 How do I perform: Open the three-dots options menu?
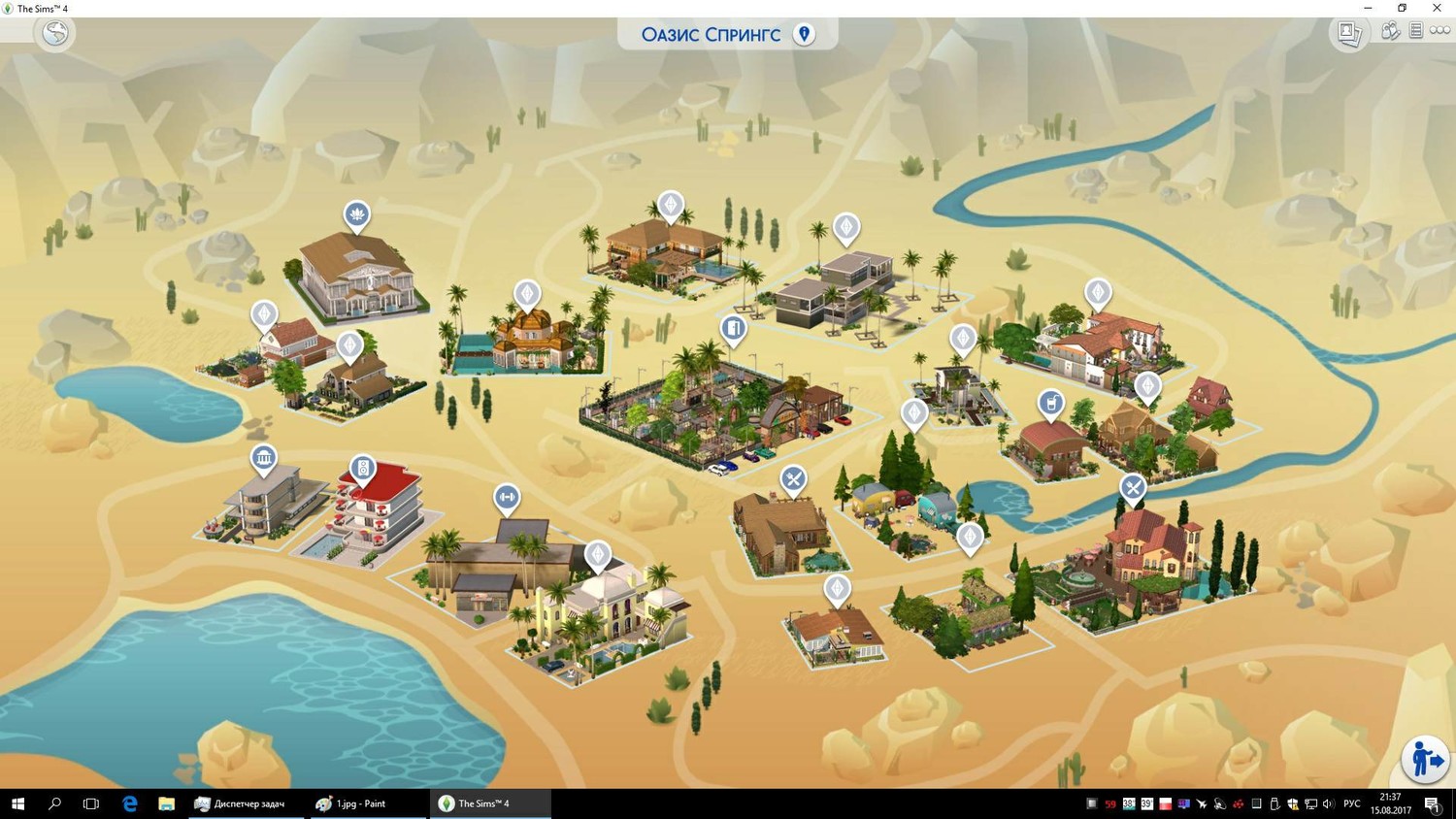1439,31
